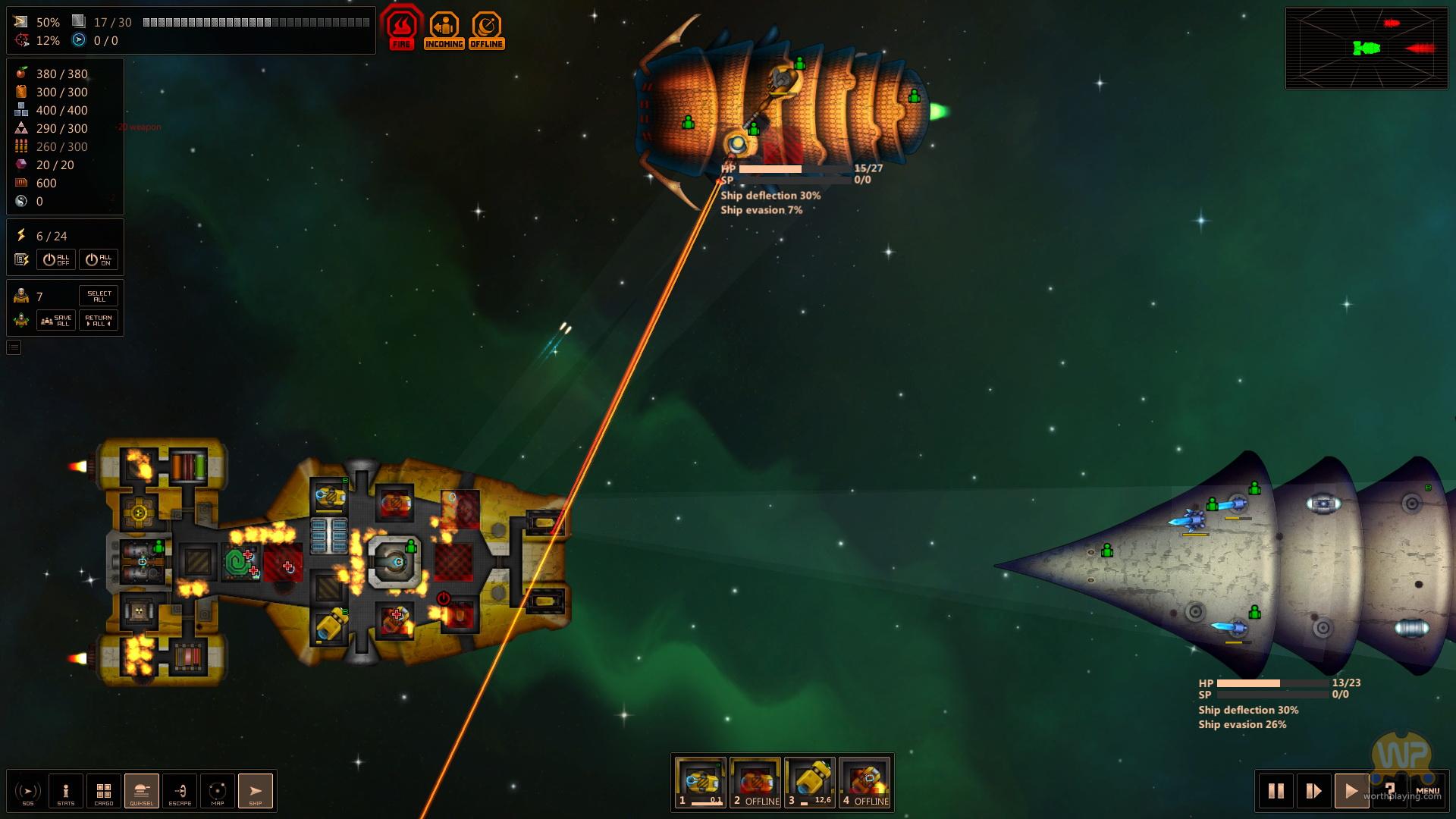Select weapon slot 1
1456x819 pixels.
coord(700,783)
